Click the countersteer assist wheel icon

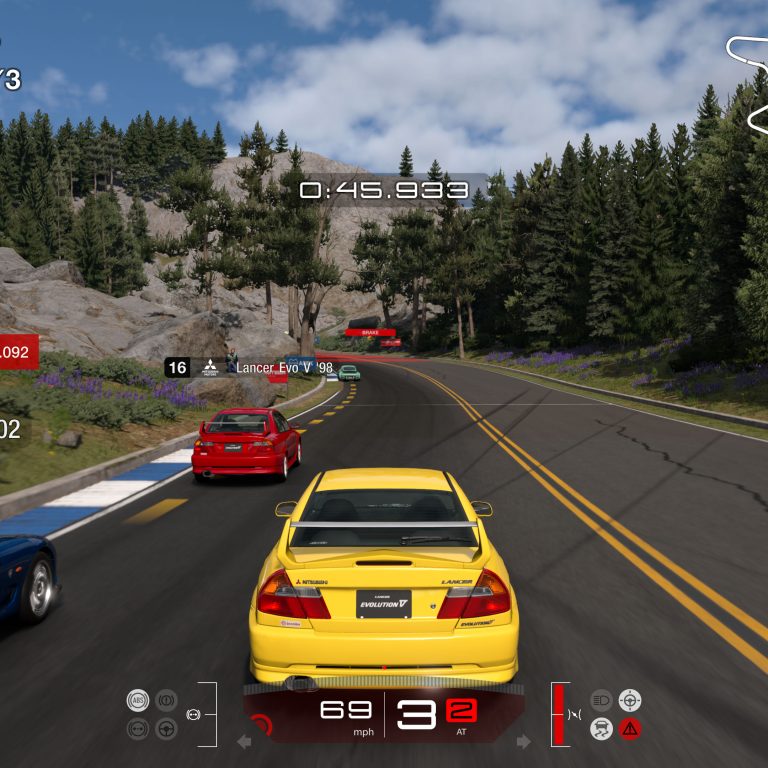[630, 700]
